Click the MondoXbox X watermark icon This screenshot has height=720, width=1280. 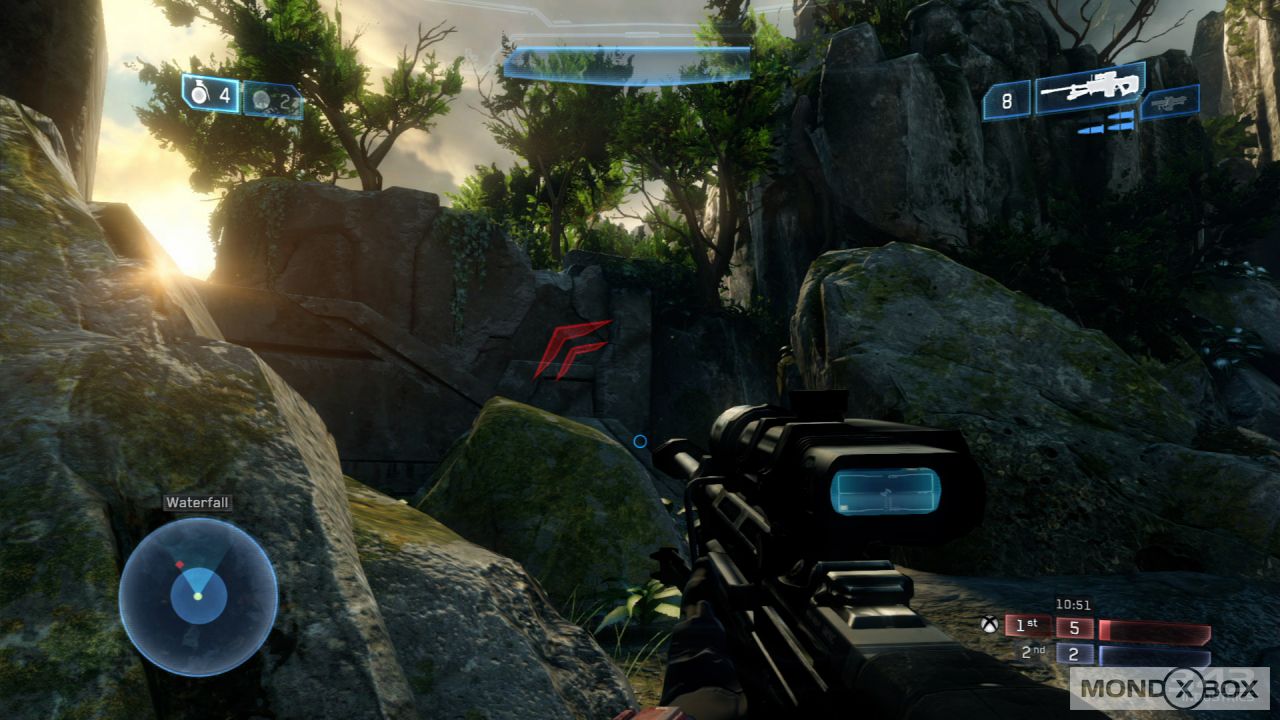coord(1183,690)
